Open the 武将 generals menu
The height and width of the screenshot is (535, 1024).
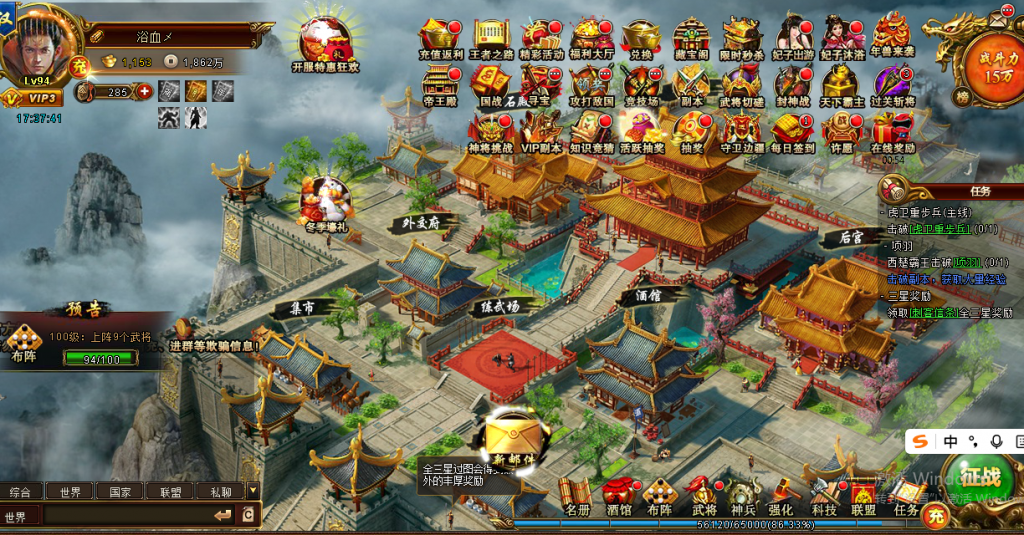point(703,497)
